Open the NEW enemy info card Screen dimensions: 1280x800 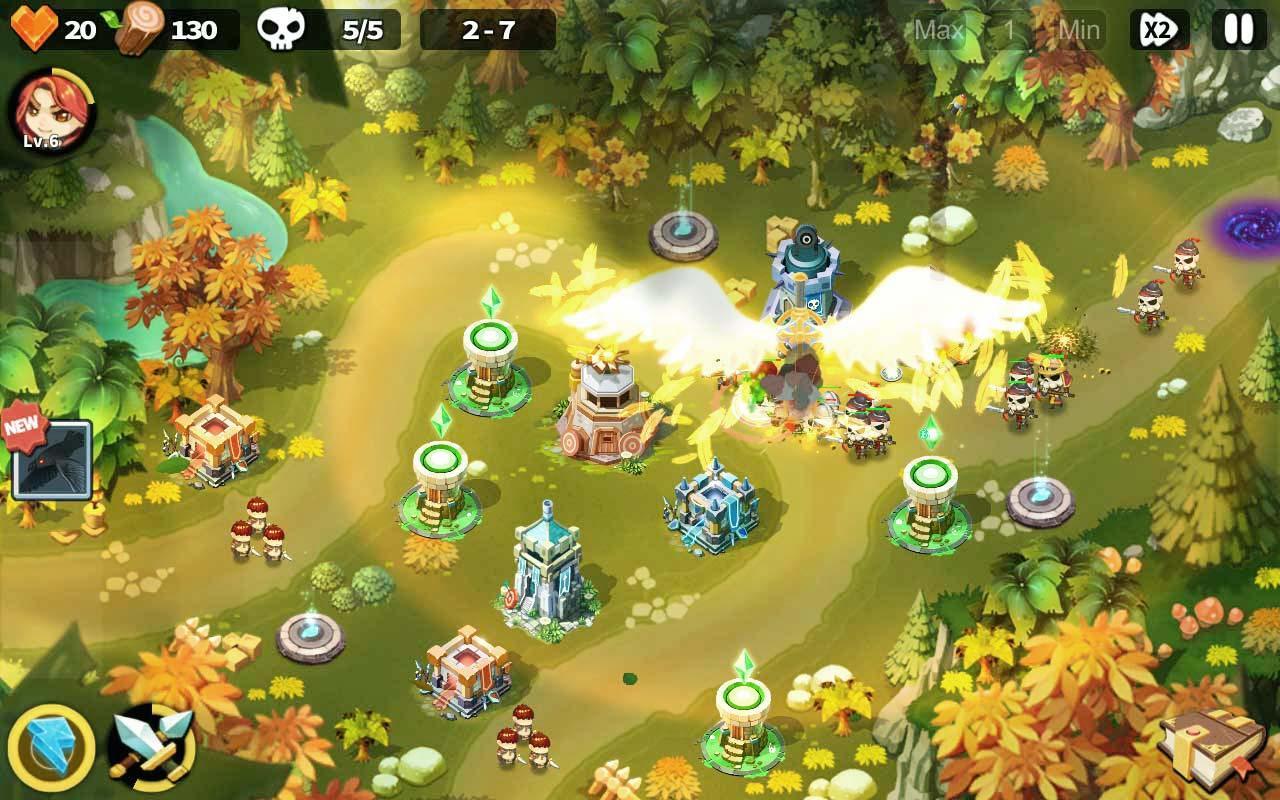51,458
